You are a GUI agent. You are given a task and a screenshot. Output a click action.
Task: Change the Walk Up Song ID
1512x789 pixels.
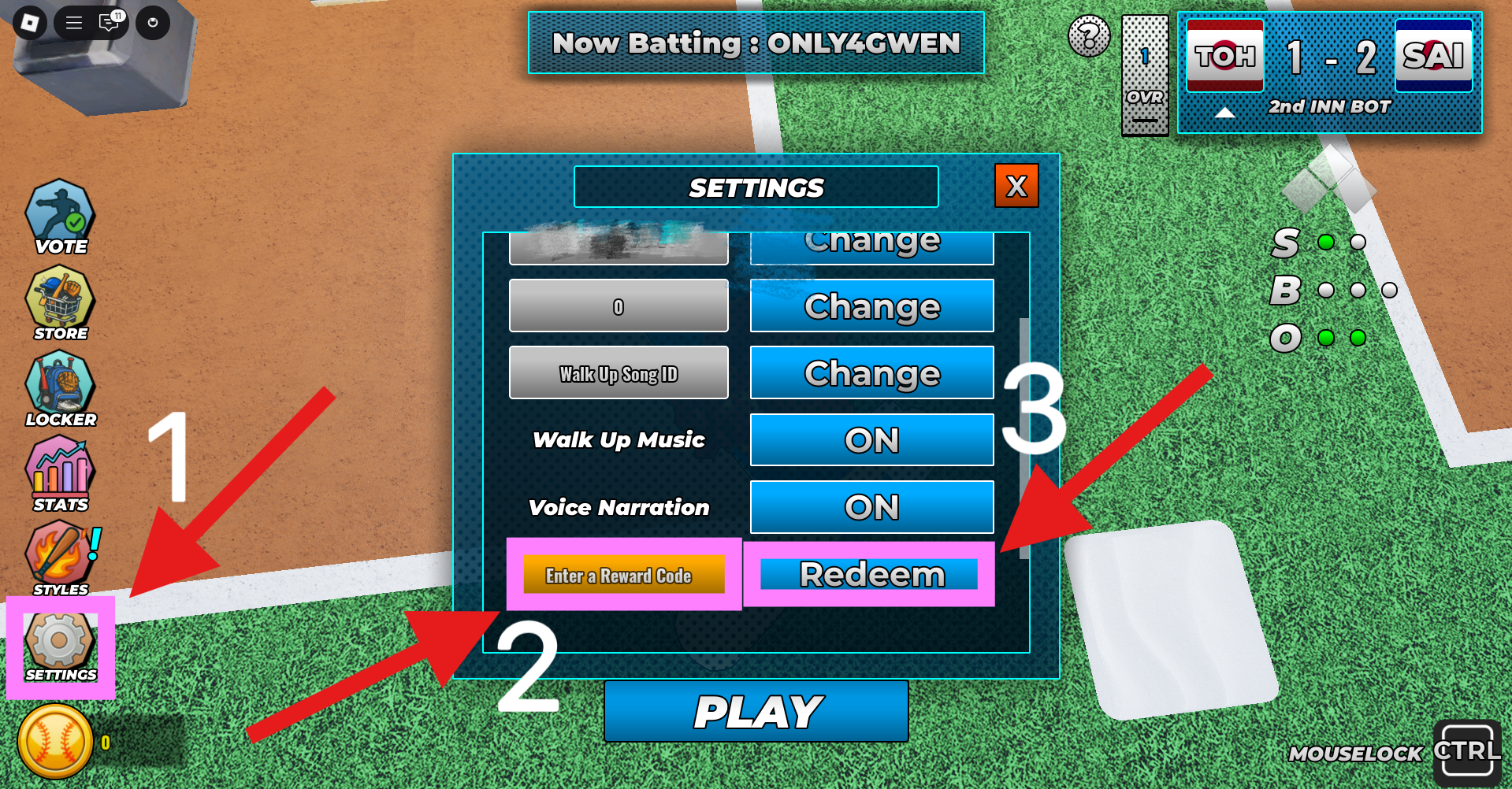point(871,372)
